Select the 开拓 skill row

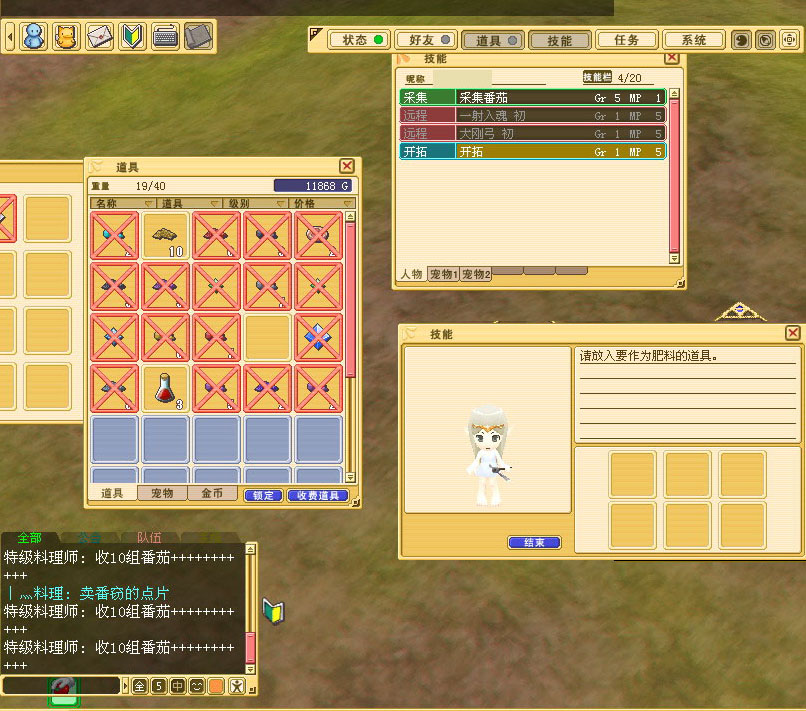532,152
